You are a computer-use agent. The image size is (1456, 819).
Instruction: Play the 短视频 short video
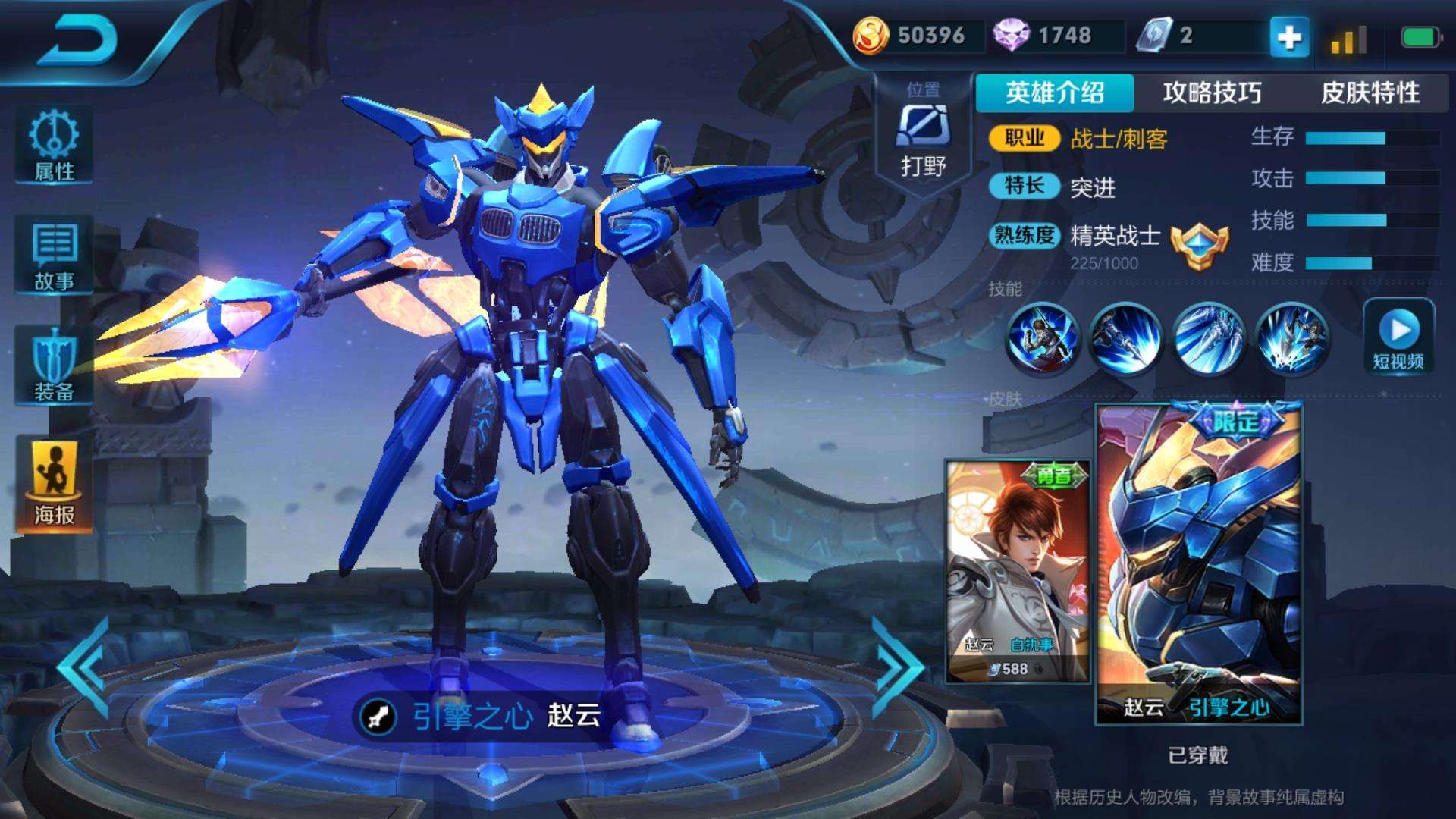tap(1398, 337)
